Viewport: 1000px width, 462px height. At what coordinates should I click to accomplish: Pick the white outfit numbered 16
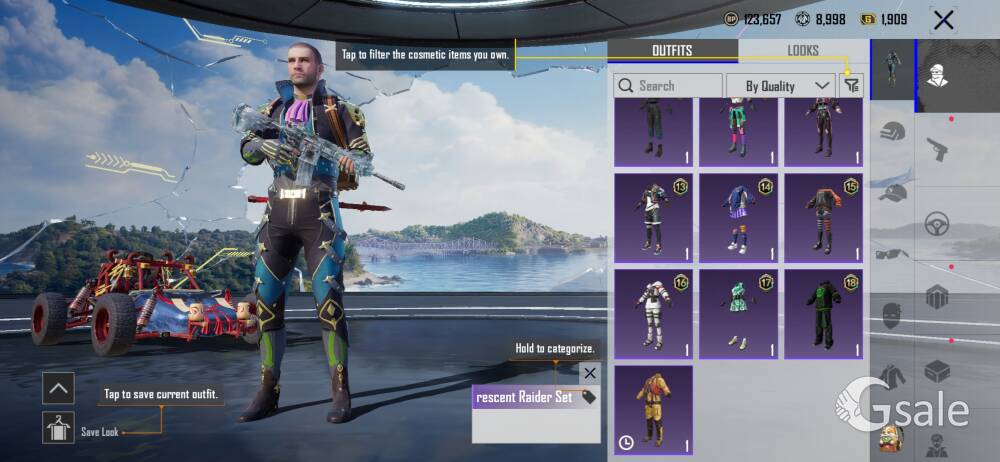click(x=653, y=313)
